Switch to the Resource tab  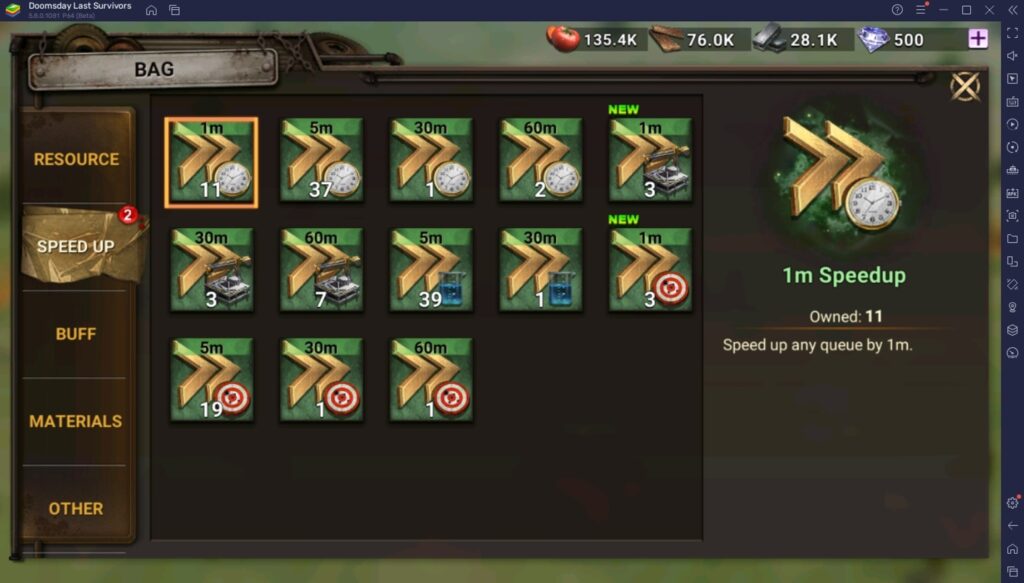click(x=76, y=159)
